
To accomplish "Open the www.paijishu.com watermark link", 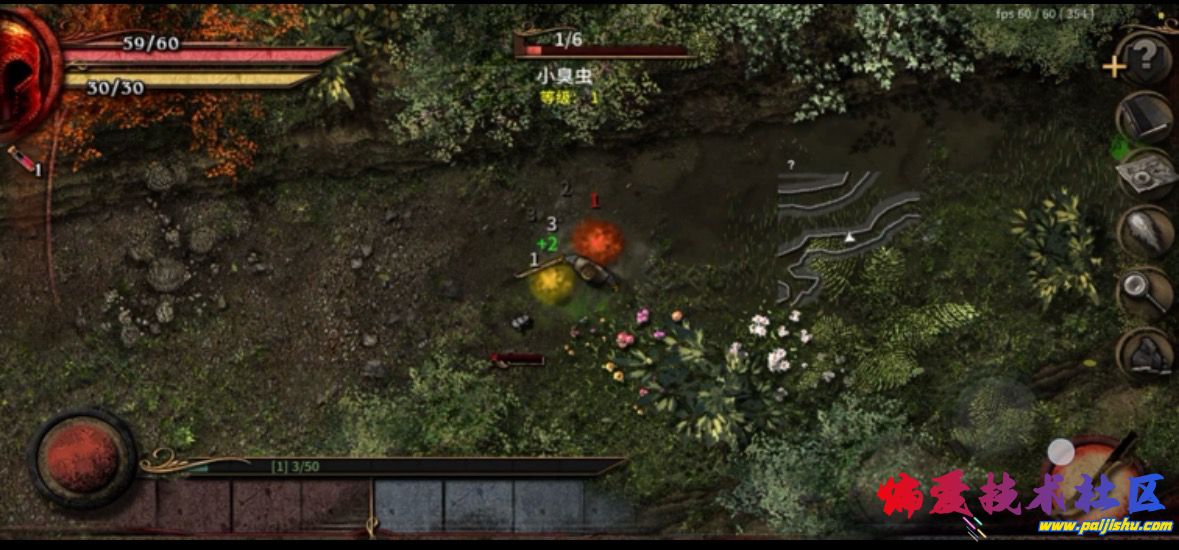I will click(1104, 526).
